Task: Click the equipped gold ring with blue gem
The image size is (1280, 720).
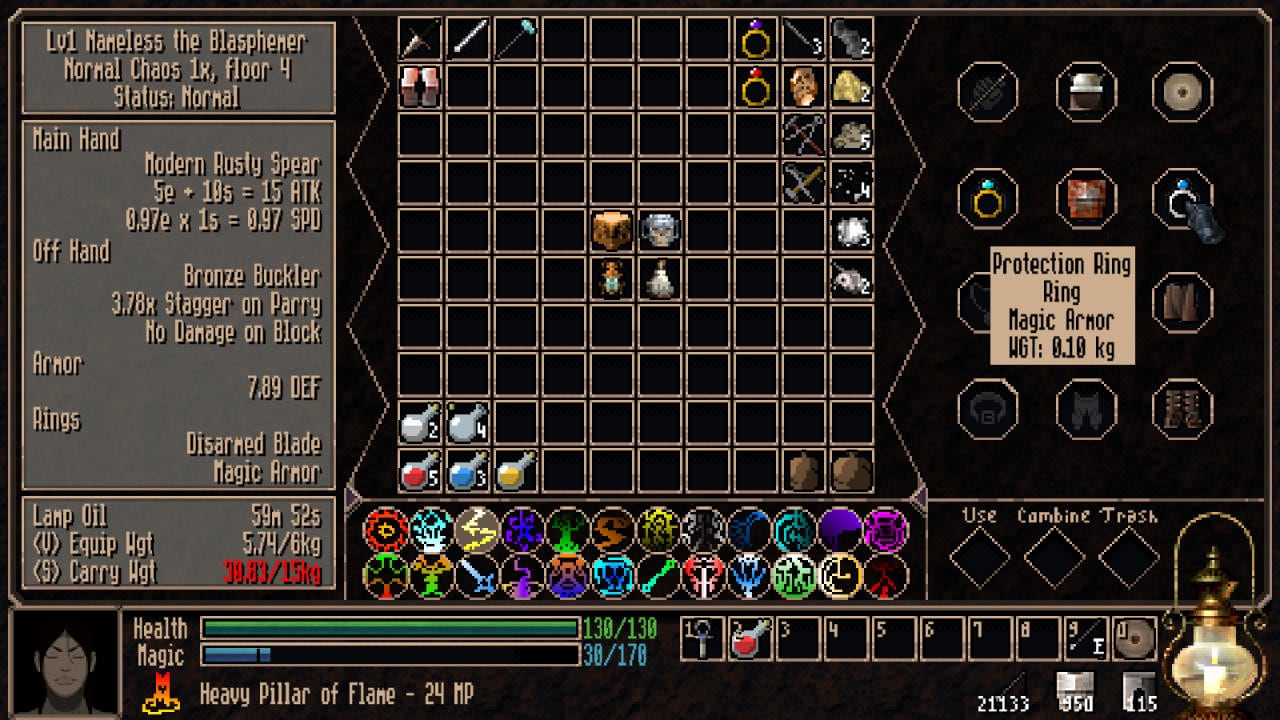Action: pyautogui.click(x=988, y=198)
